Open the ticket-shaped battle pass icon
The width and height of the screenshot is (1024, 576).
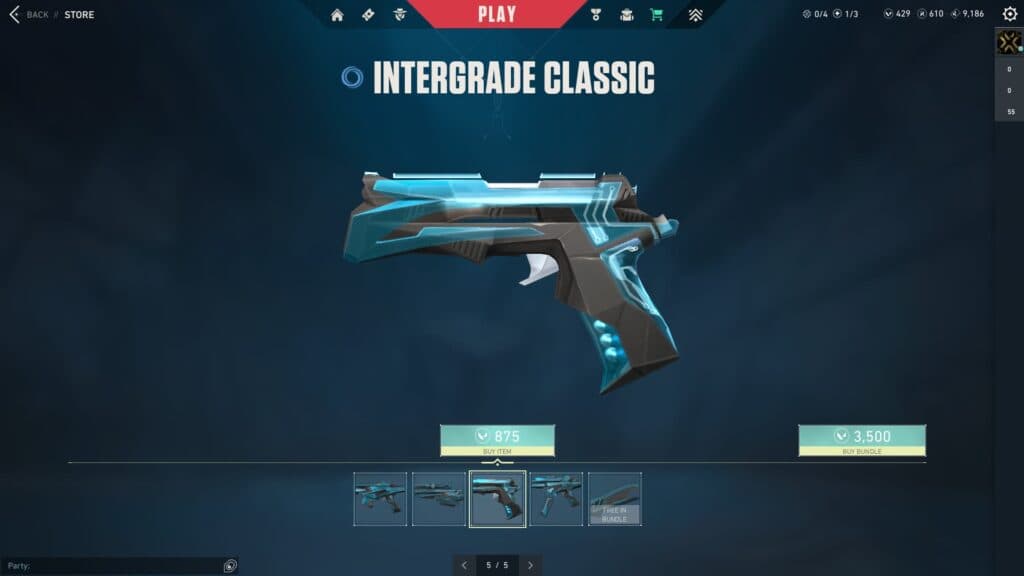click(x=368, y=15)
